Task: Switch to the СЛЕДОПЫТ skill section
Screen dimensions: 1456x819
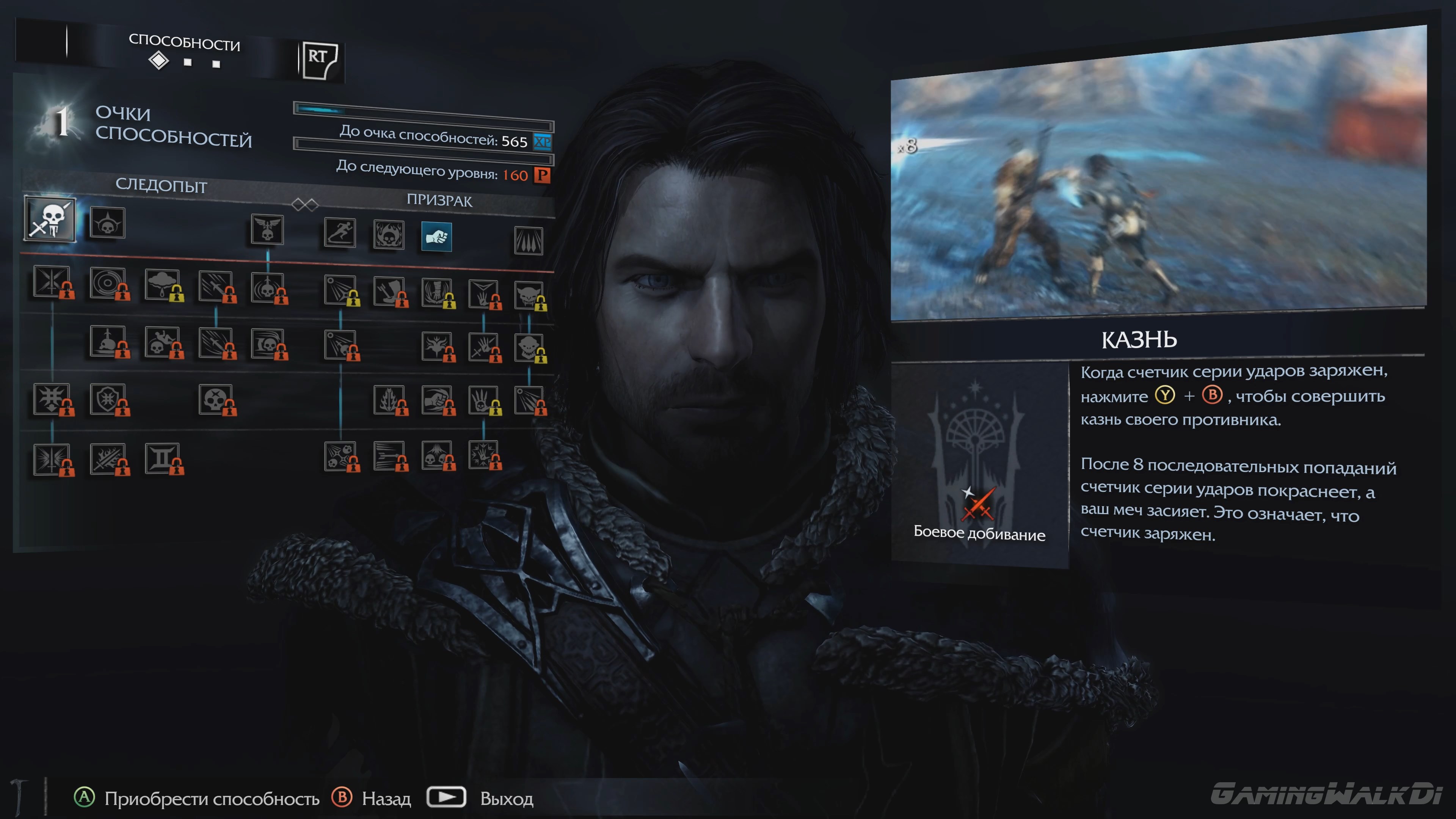Action: [161, 187]
